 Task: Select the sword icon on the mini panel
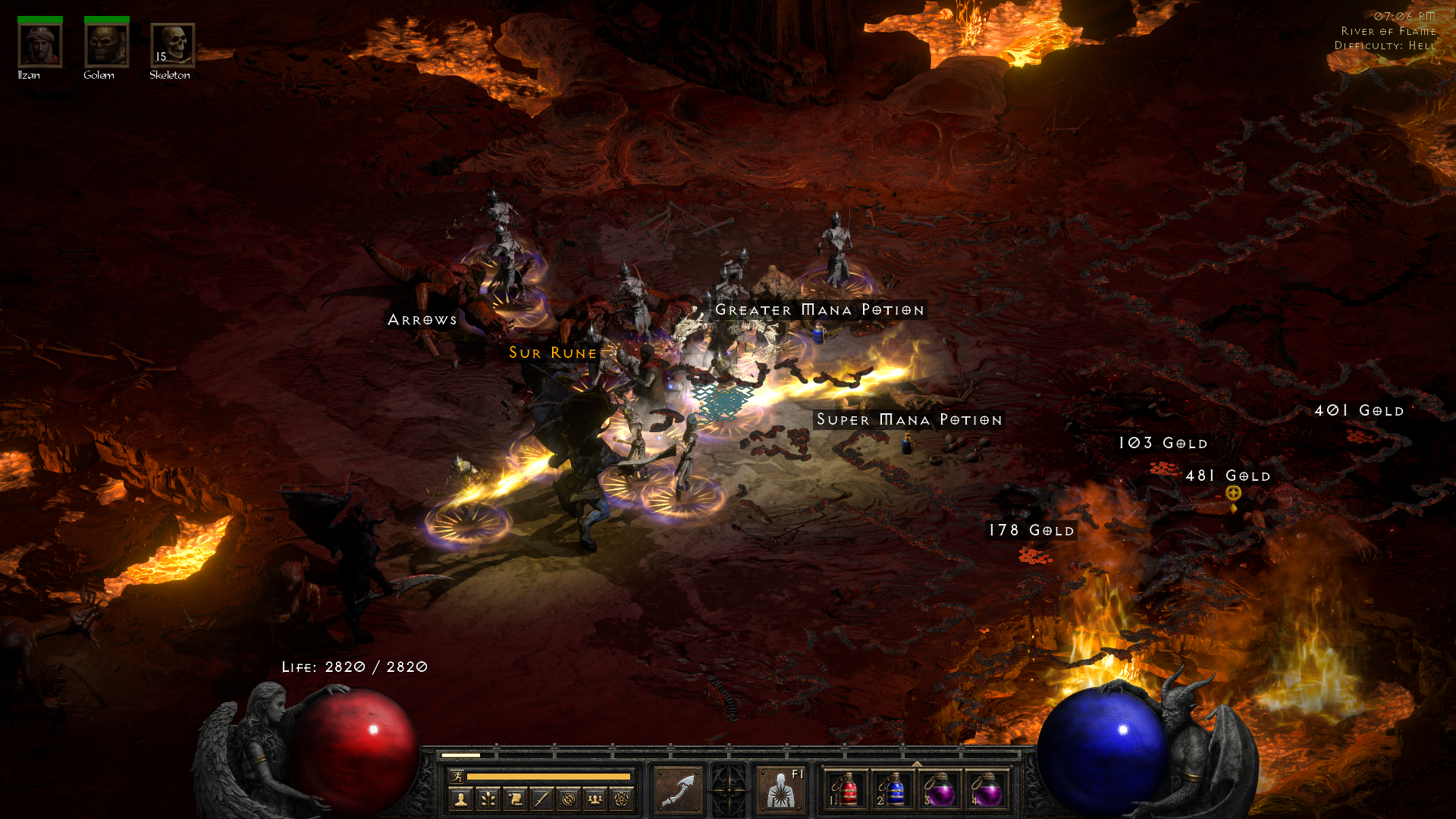tap(541, 799)
